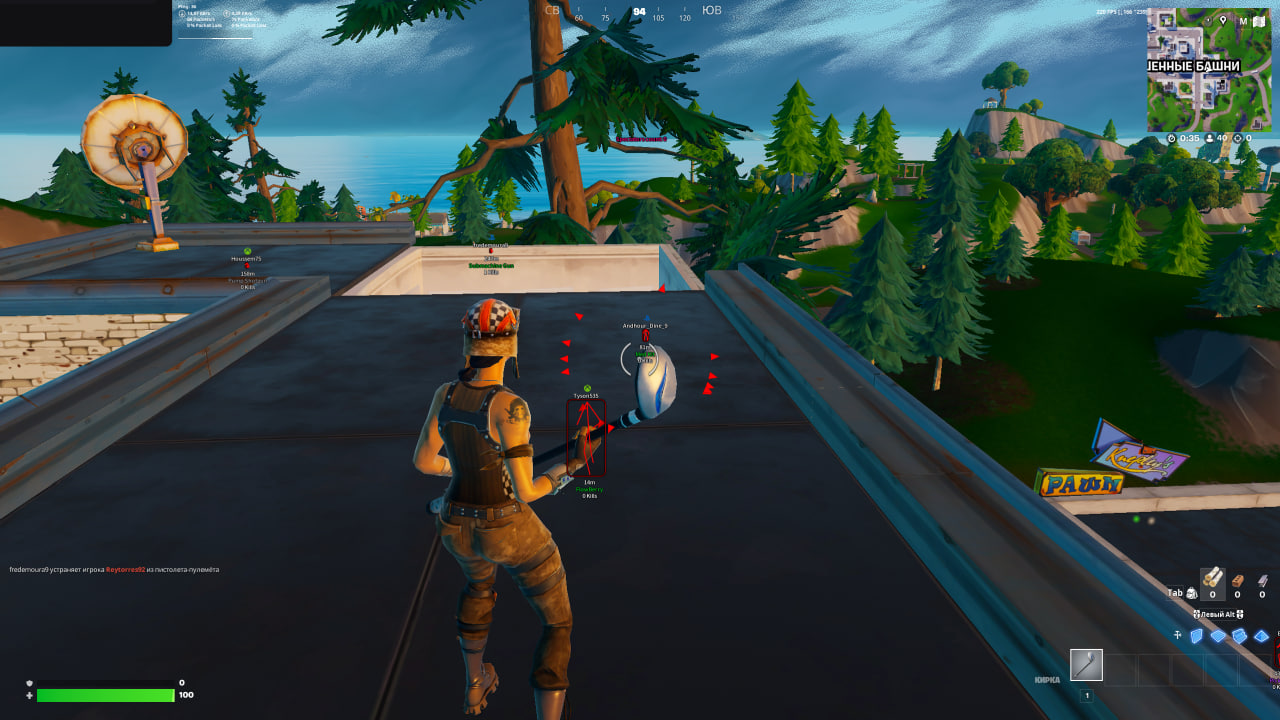Select the blue ramp build piece icon
This screenshot has width=1280, height=720.
click(1240, 634)
